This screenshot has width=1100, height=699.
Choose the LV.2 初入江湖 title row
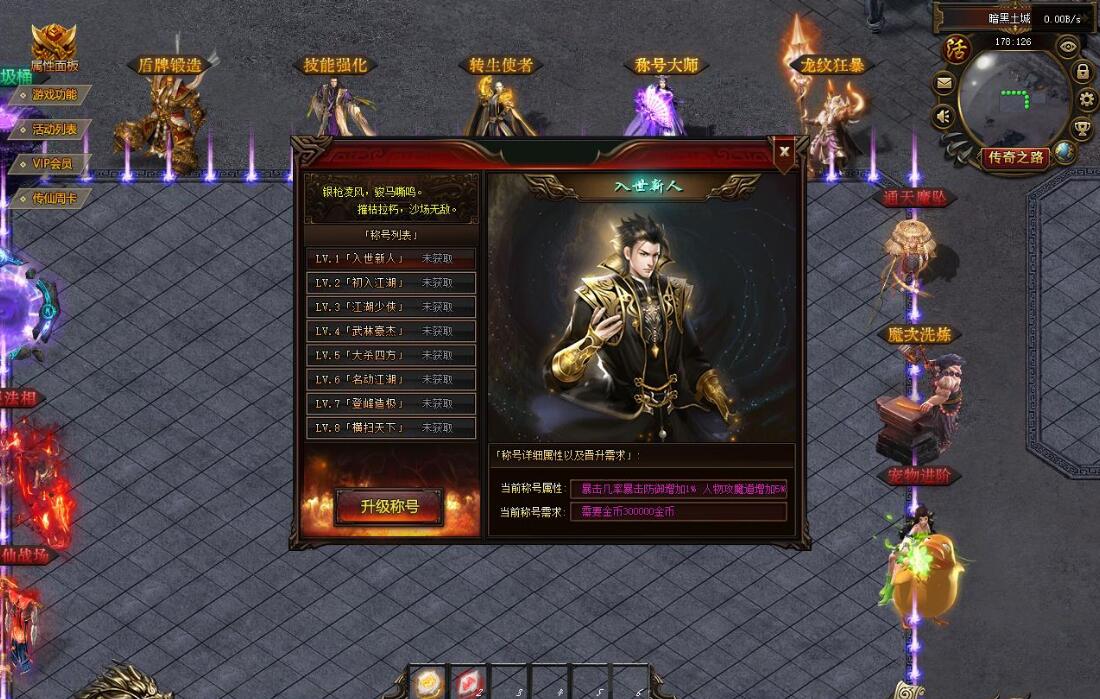pyautogui.click(x=390, y=282)
